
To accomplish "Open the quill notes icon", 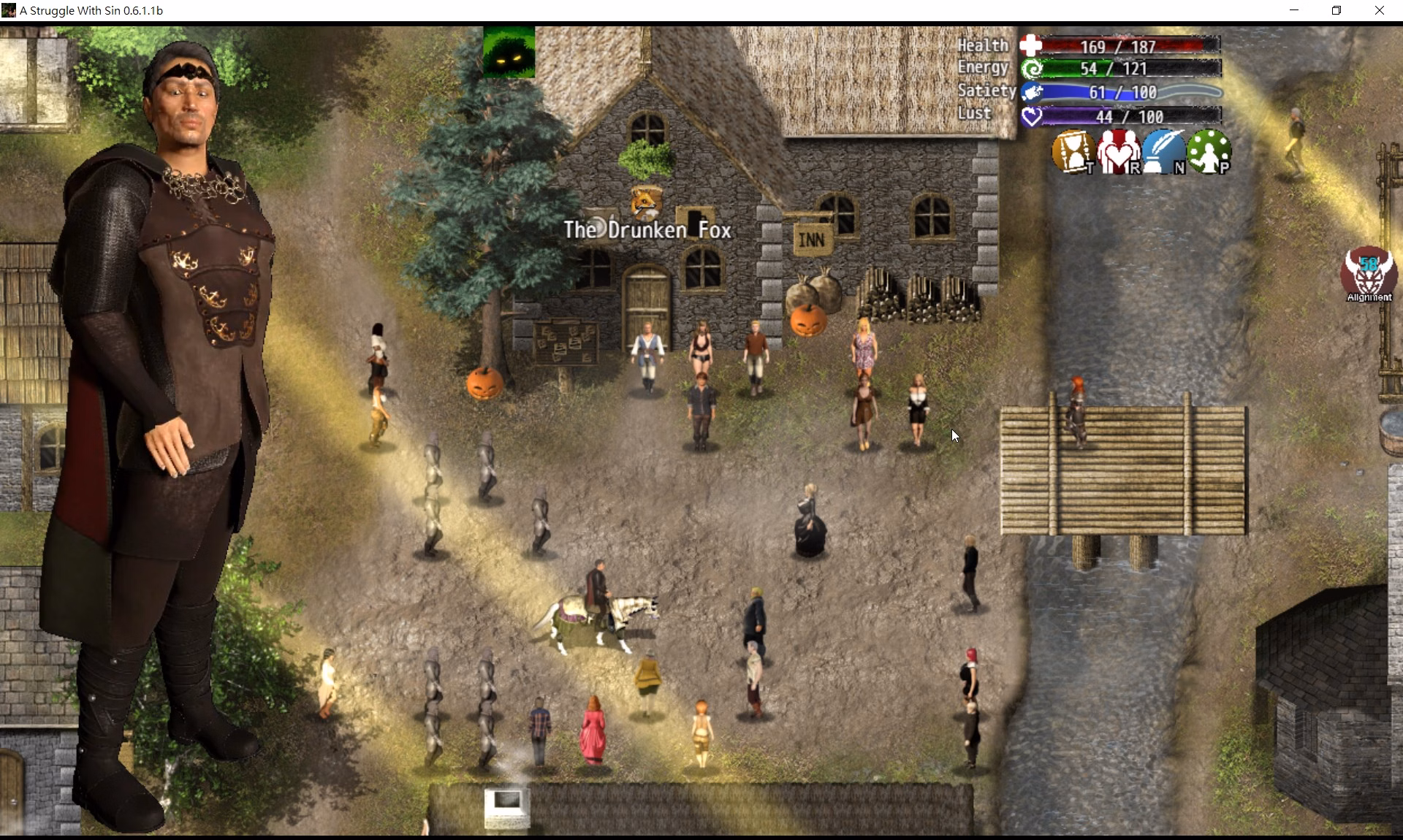I will pos(1163,152).
